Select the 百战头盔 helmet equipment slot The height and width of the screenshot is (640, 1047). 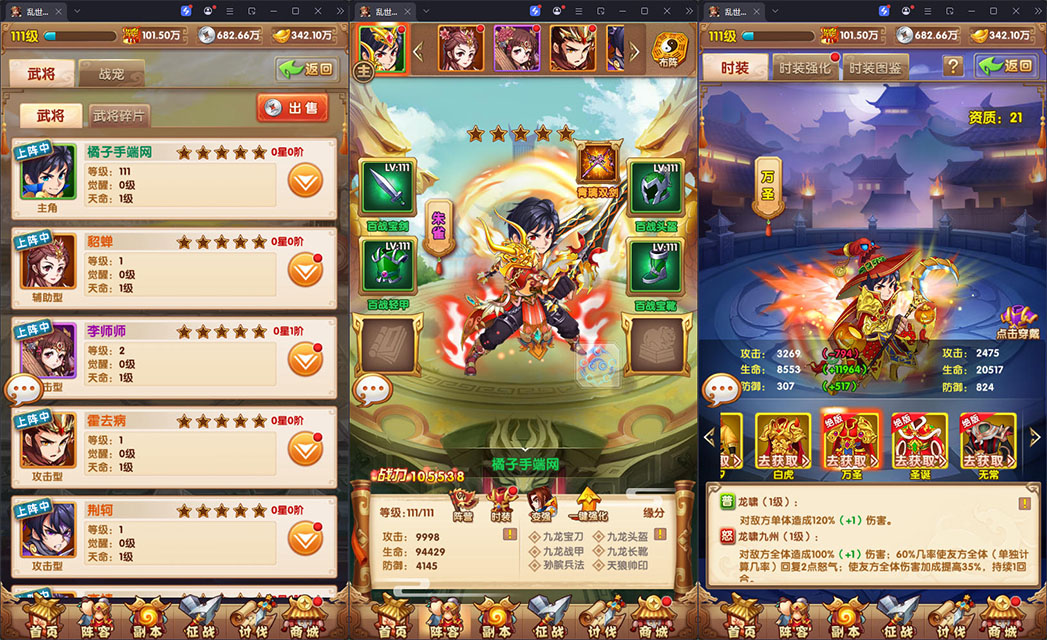point(654,186)
